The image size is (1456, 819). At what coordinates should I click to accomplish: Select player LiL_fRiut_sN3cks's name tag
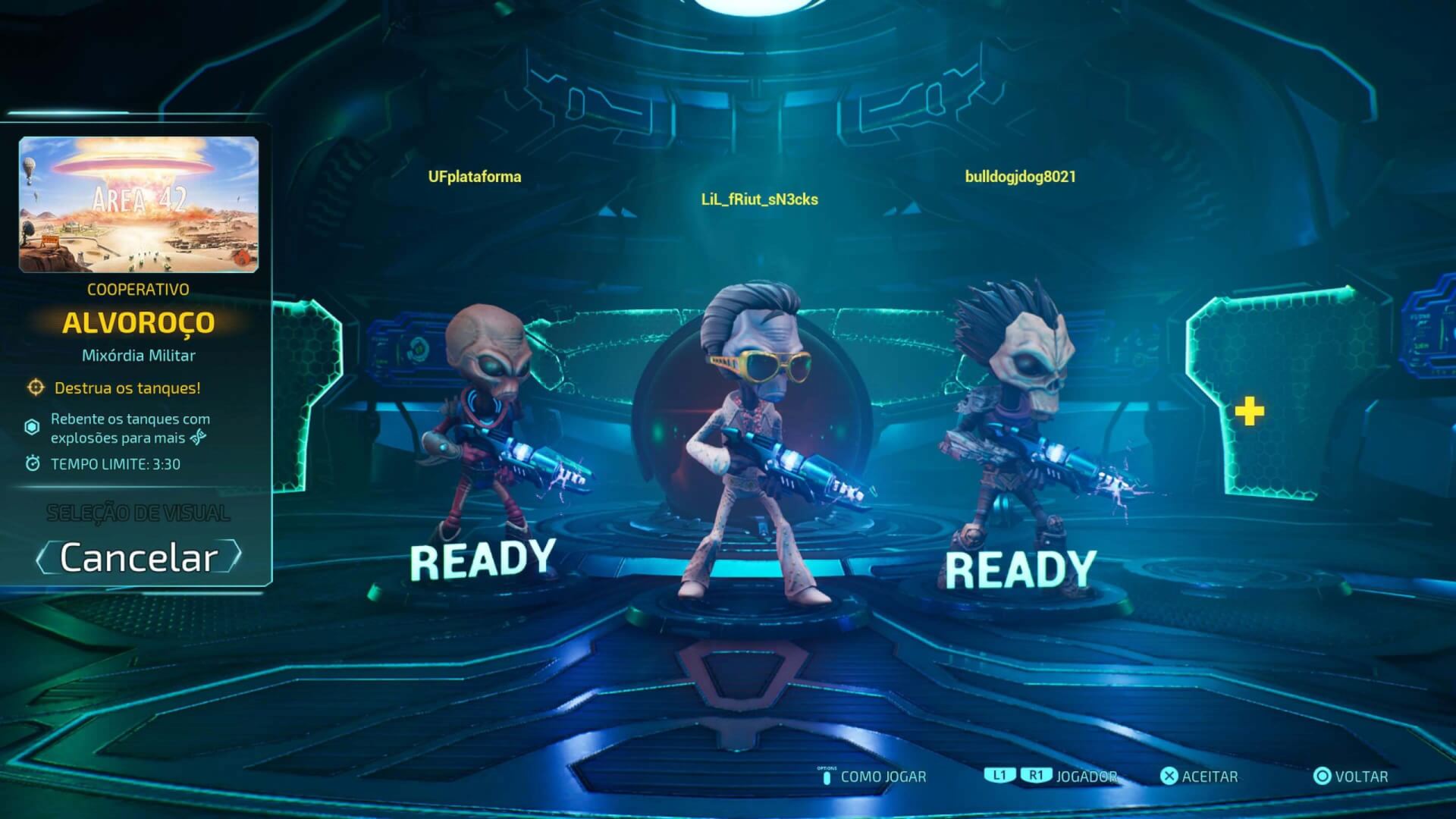(759, 199)
